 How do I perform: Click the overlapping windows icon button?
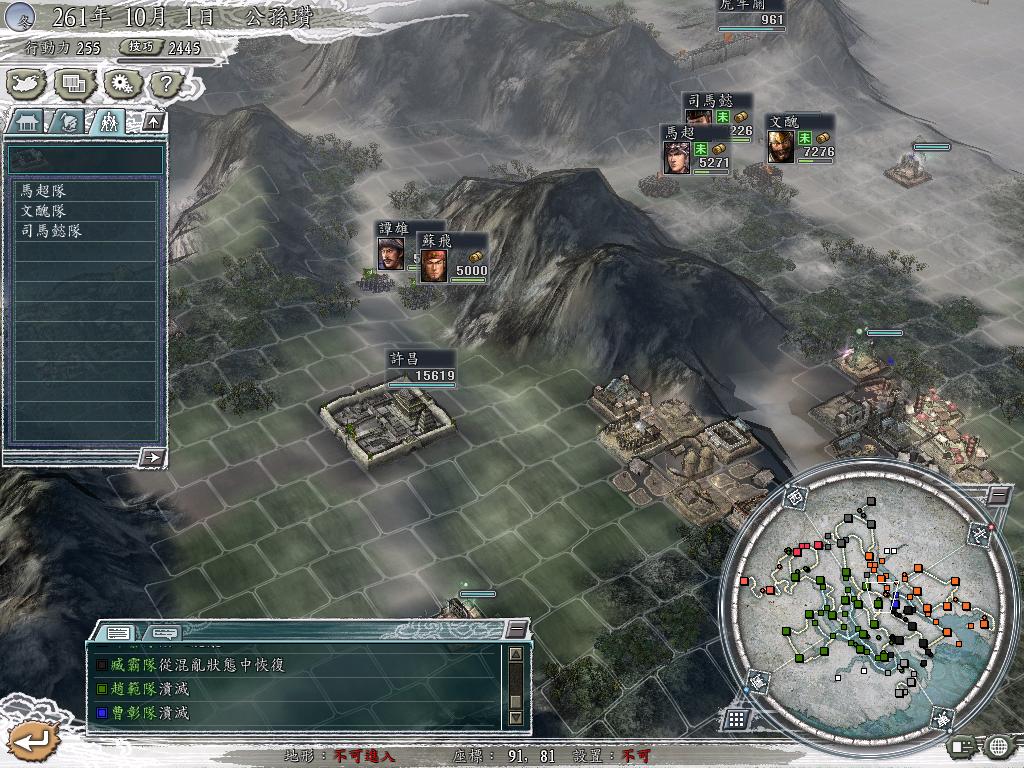(x=73, y=84)
